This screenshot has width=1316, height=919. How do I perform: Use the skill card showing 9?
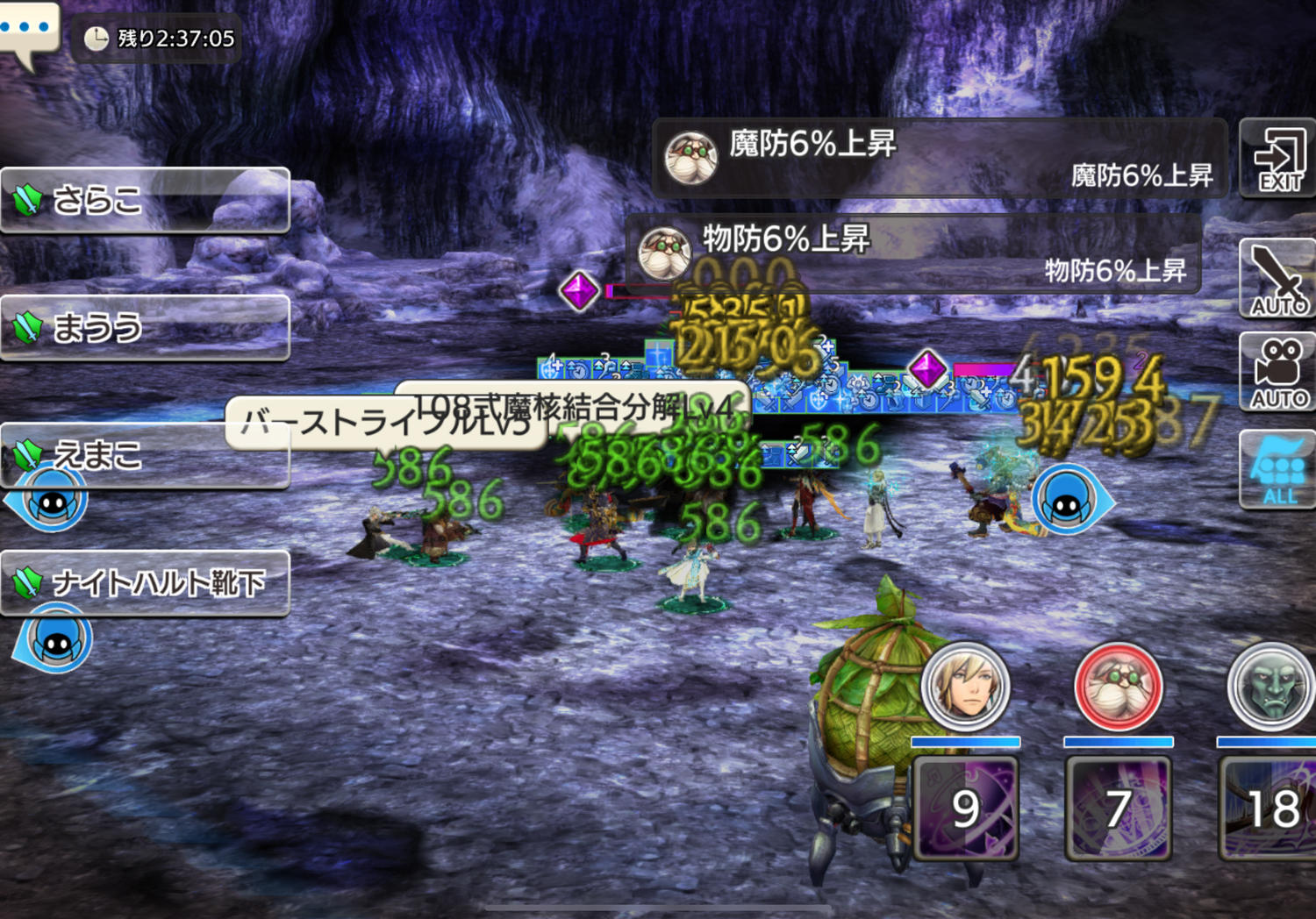(x=966, y=808)
